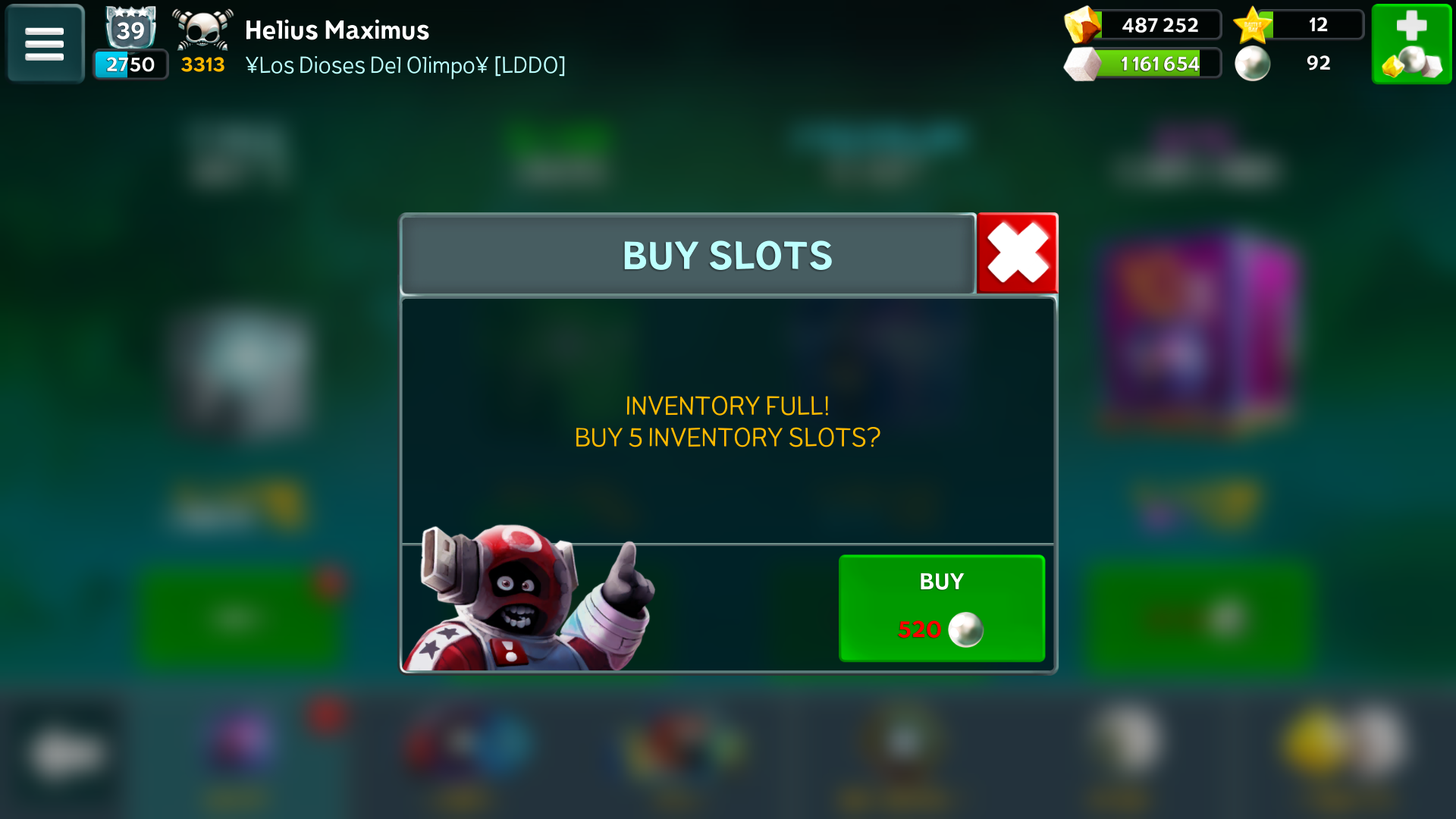
Task: Open the level 39 player badge
Action: (130, 30)
